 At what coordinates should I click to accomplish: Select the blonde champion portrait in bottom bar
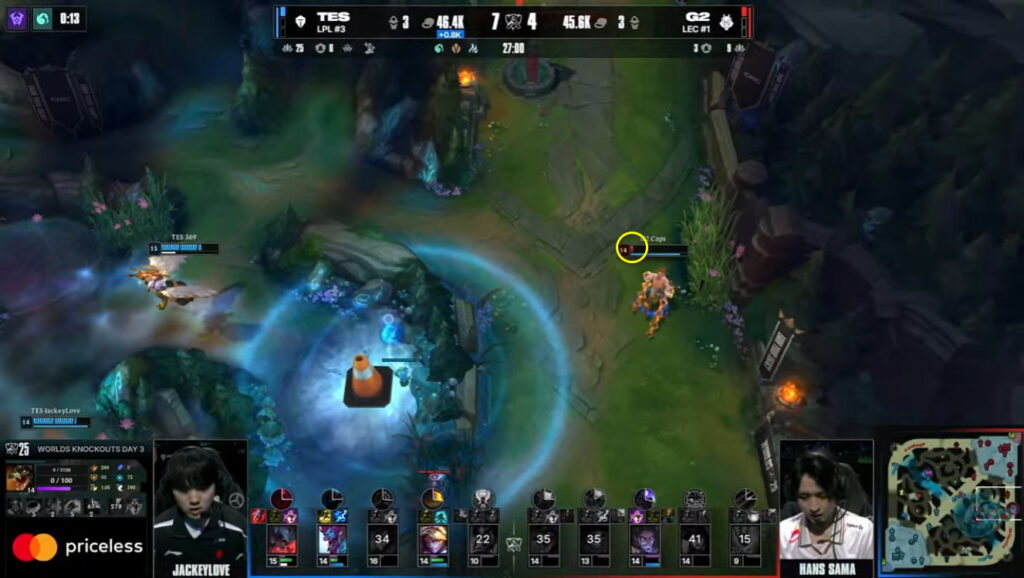[432, 539]
